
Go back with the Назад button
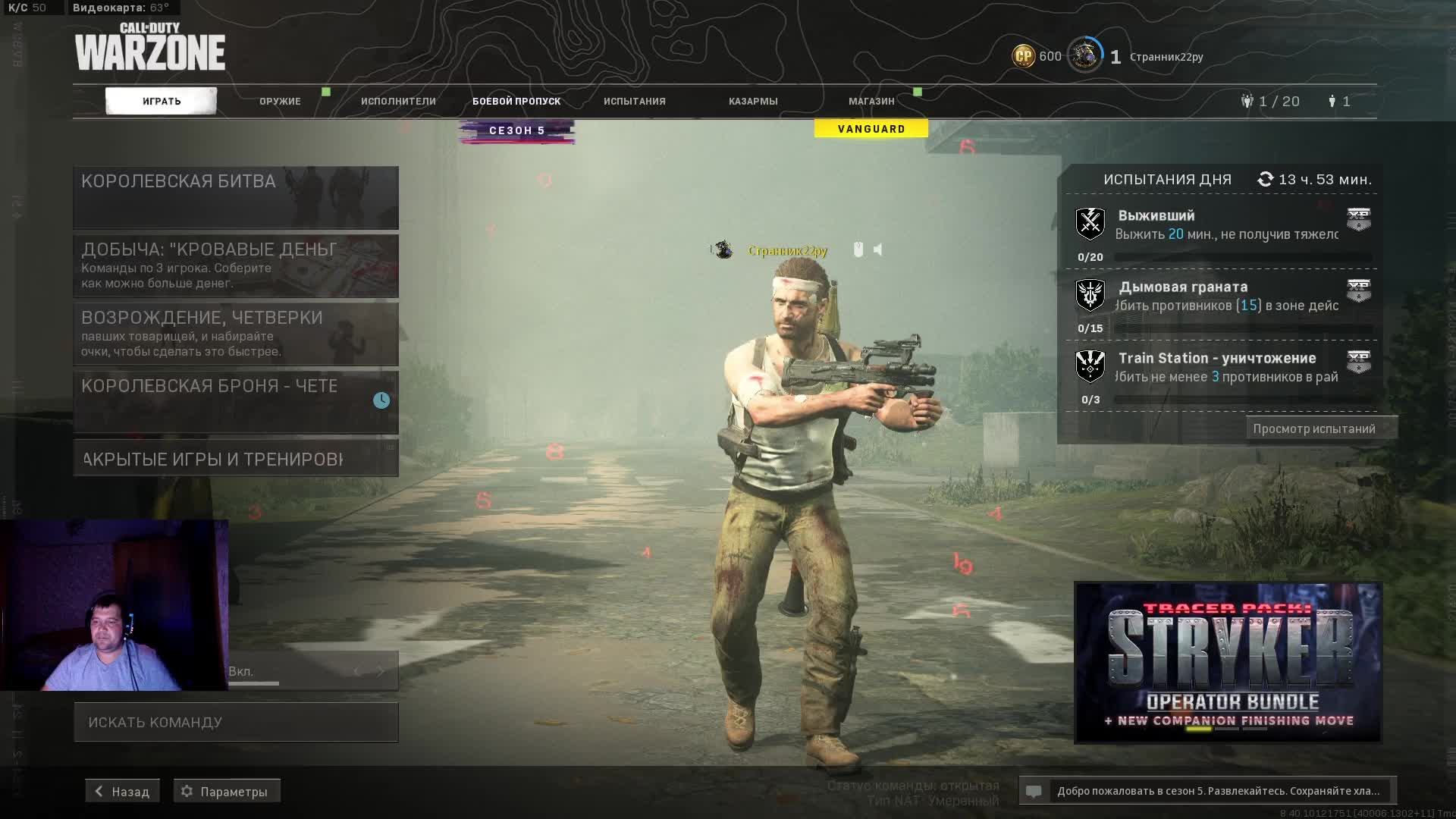tap(122, 791)
